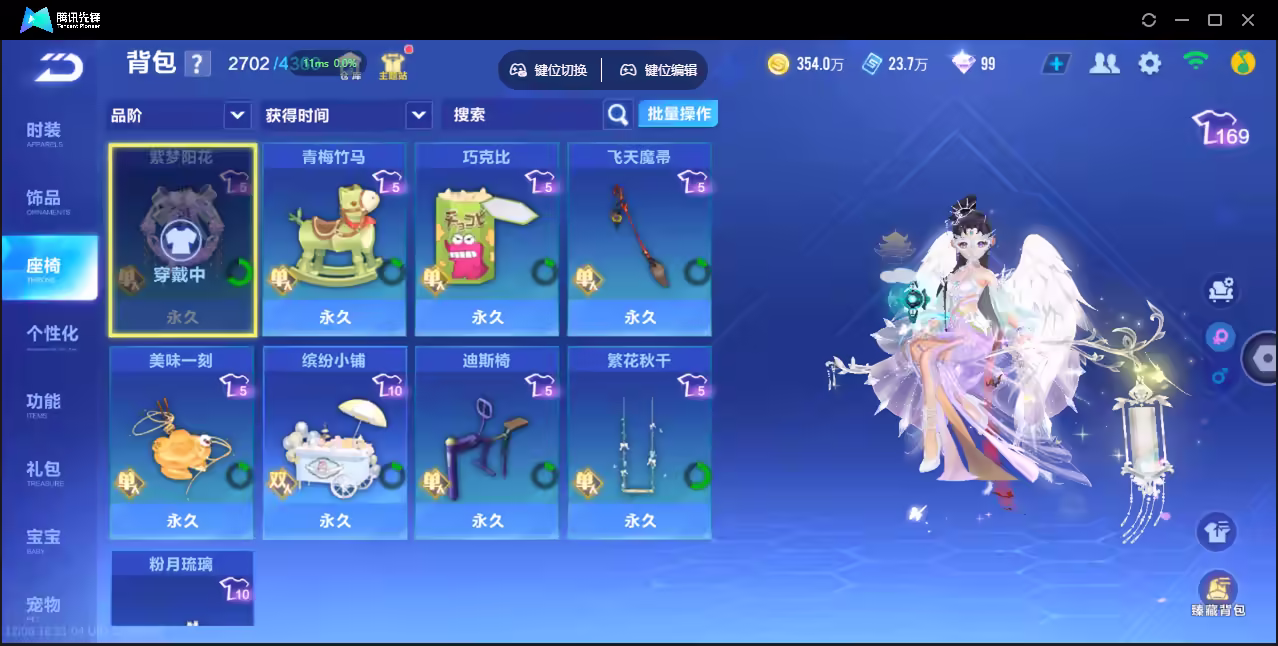
Task: Open the backpack help question mark
Action: coord(198,64)
